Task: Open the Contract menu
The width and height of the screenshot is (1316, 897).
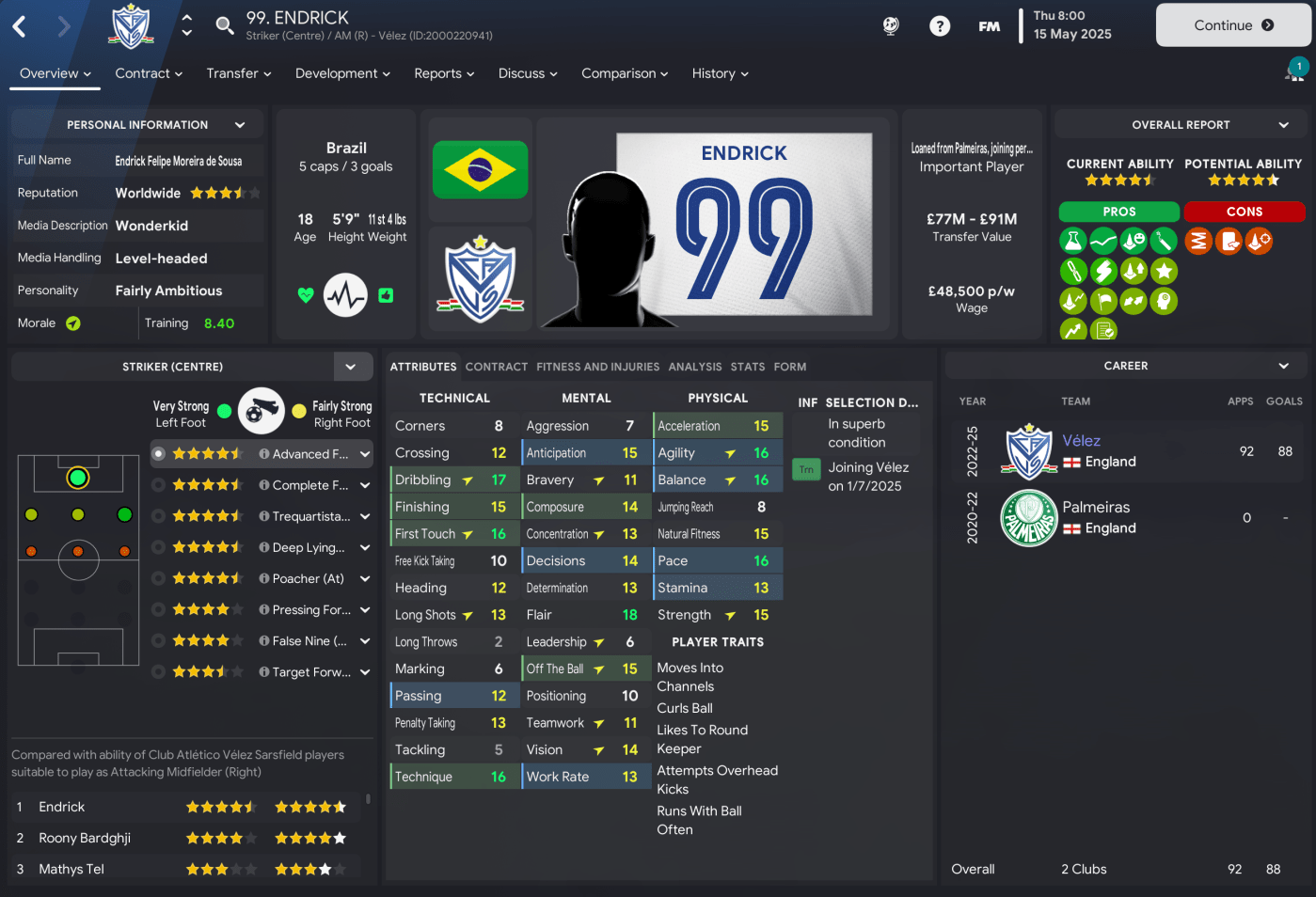Action: (149, 73)
